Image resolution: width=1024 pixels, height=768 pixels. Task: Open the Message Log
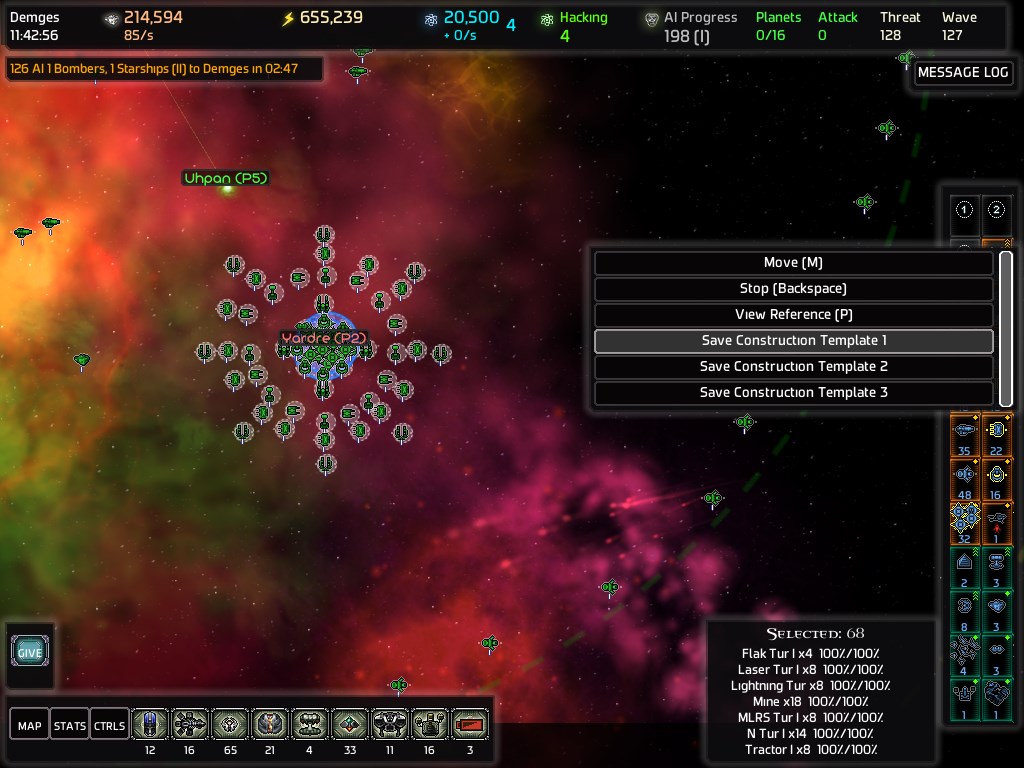(x=963, y=73)
